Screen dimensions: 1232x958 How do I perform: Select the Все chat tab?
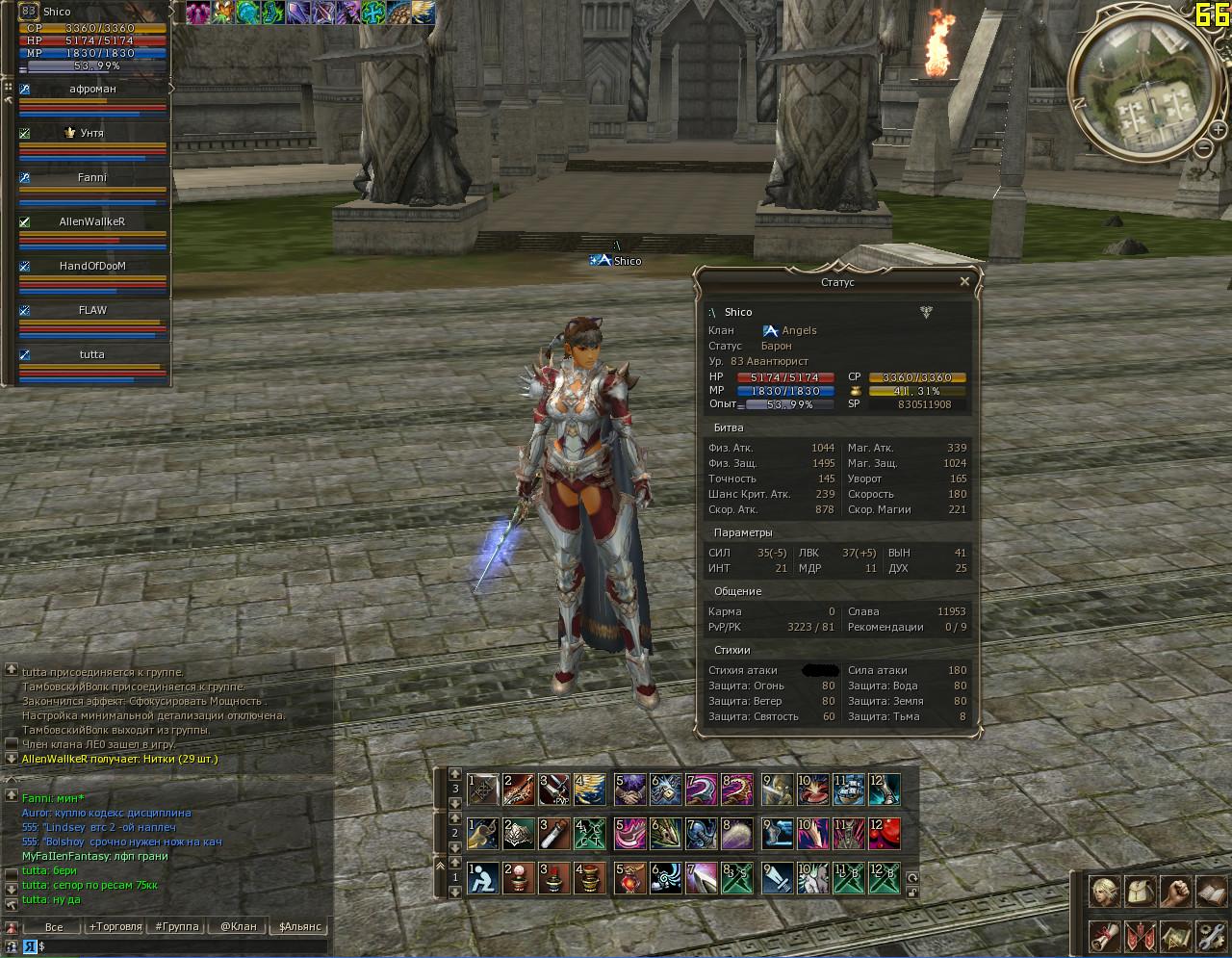tap(54, 926)
